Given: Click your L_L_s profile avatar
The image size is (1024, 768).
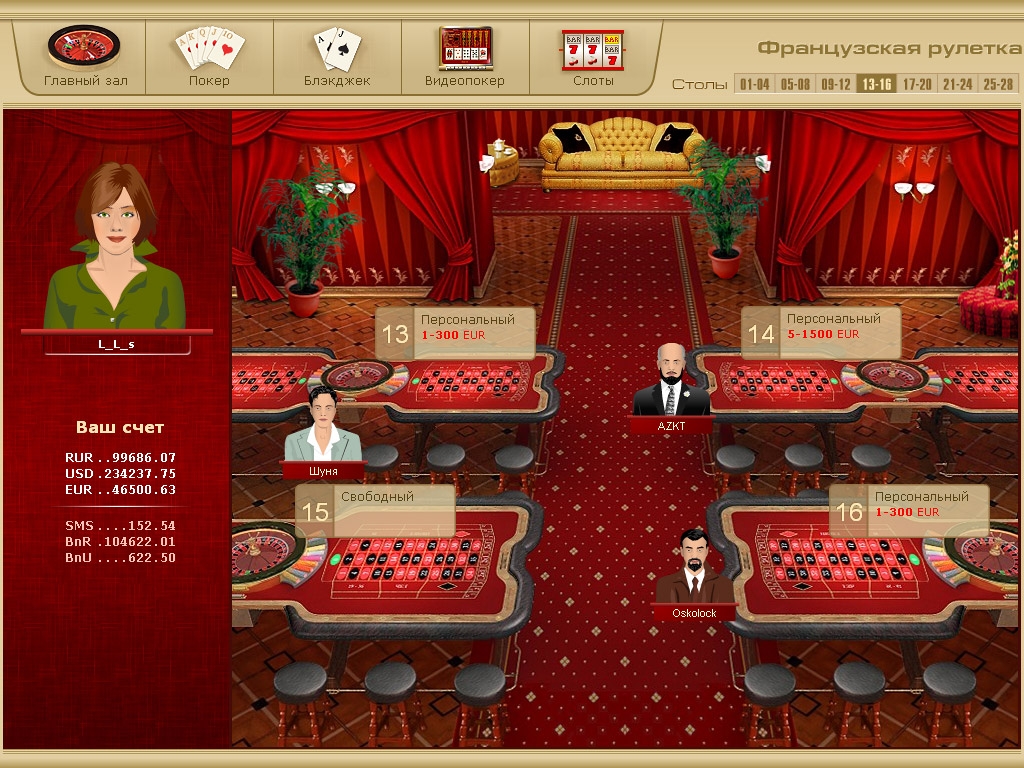Looking at the screenshot, I should coord(116,250).
